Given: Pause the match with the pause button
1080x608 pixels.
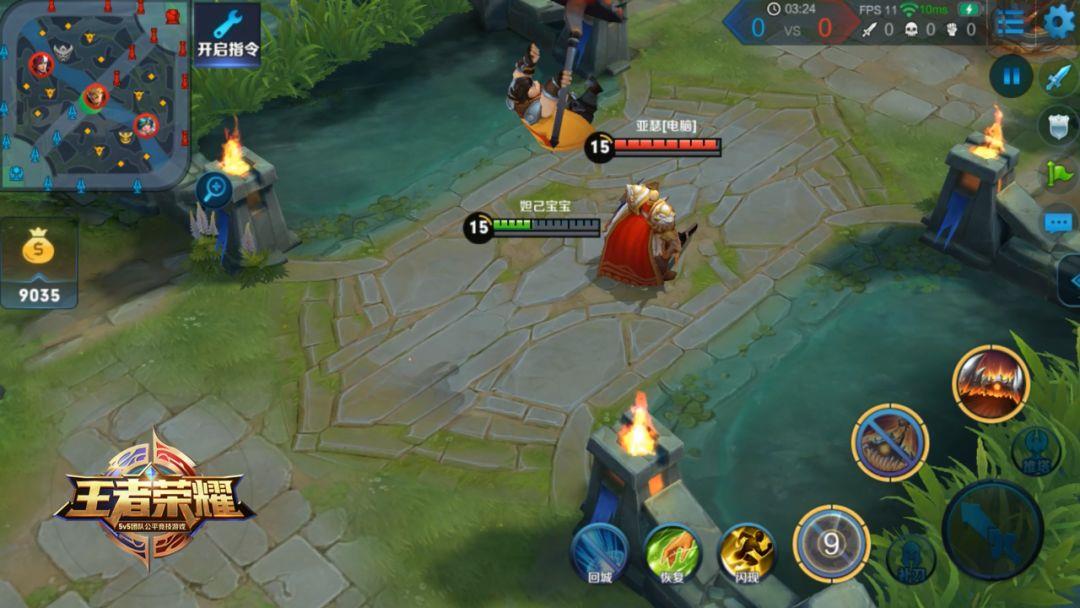Looking at the screenshot, I should click(1011, 76).
